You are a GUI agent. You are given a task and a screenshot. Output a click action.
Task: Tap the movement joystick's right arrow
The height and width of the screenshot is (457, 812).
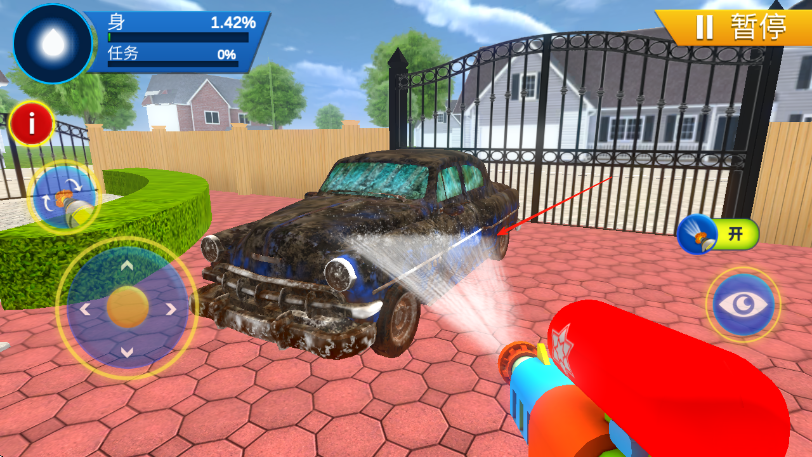(x=169, y=309)
